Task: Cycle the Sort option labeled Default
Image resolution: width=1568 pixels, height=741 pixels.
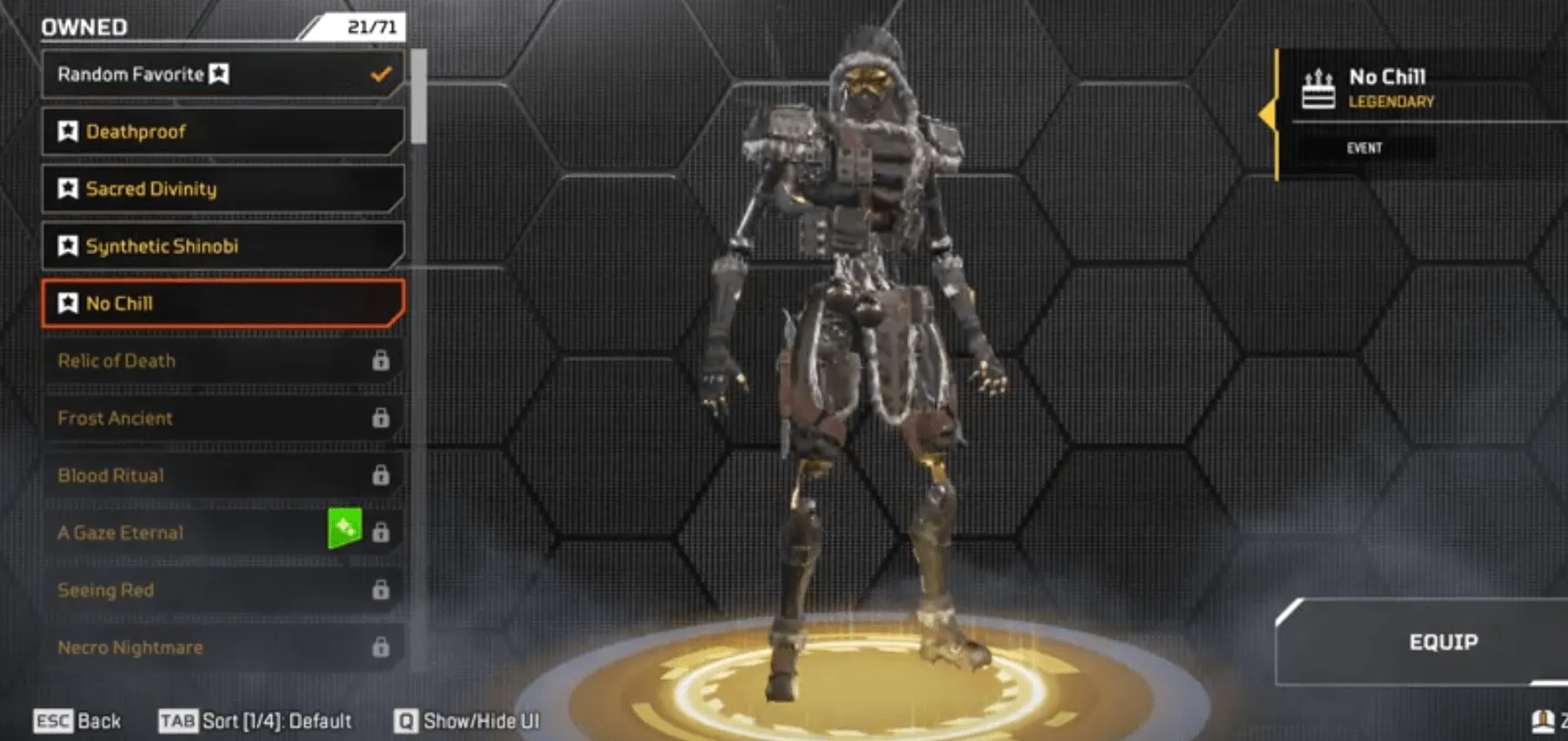Action: [x=274, y=720]
